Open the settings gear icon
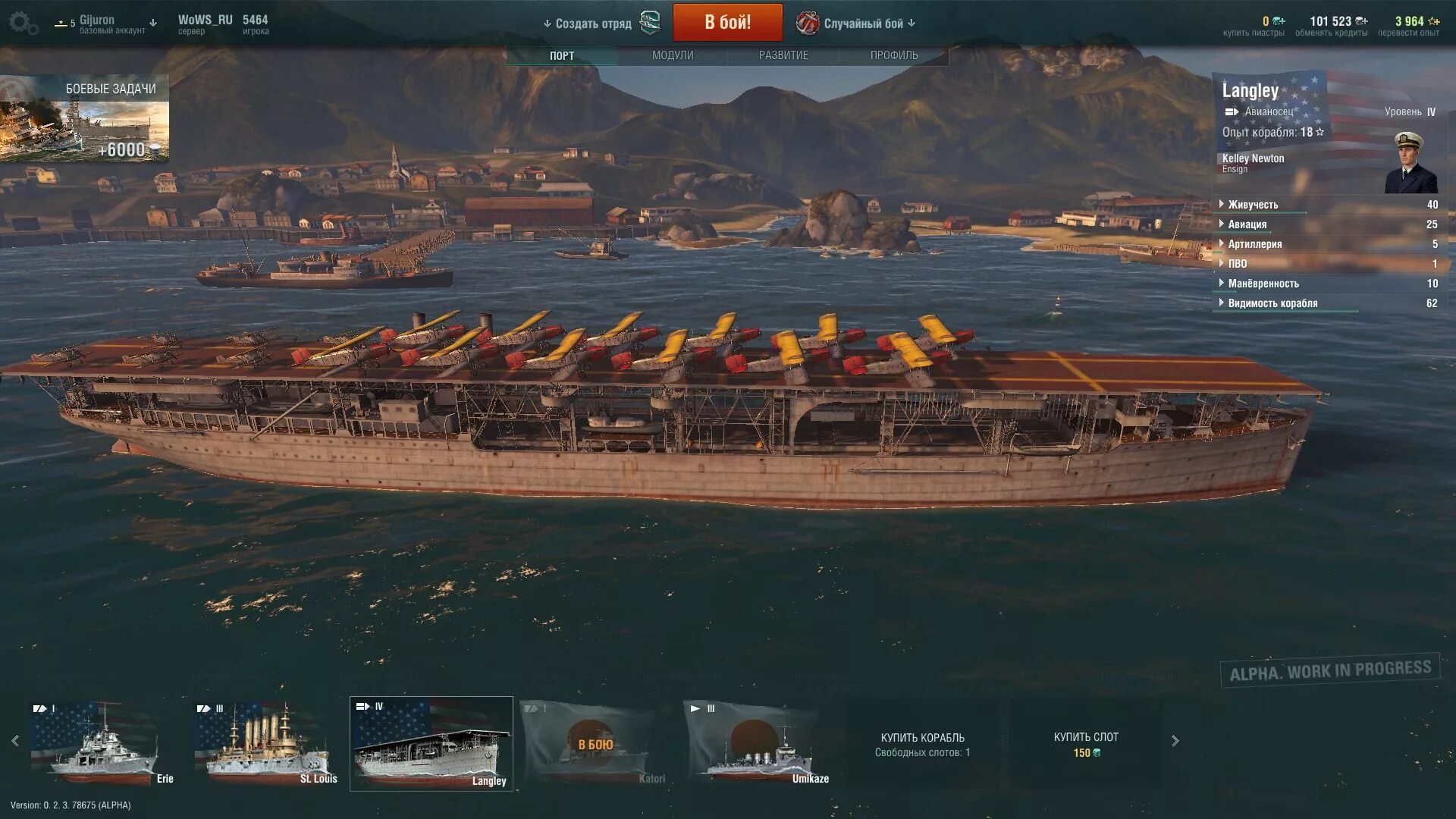The image size is (1456, 819). click(21, 23)
